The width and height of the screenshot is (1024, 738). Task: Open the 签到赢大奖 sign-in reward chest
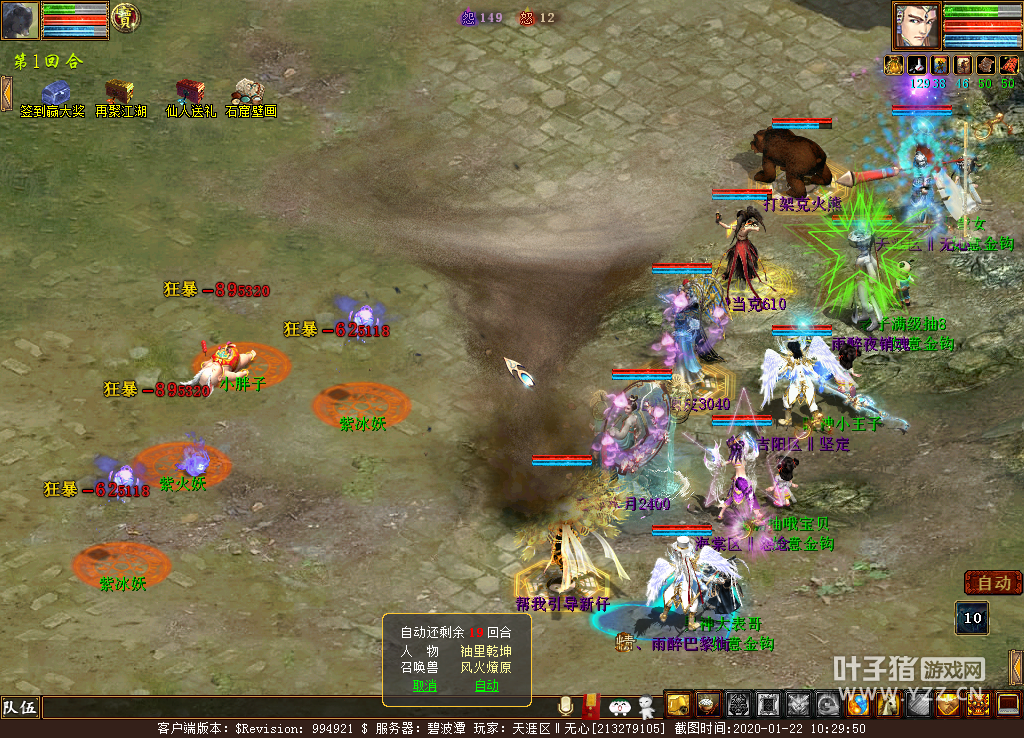[54, 93]
